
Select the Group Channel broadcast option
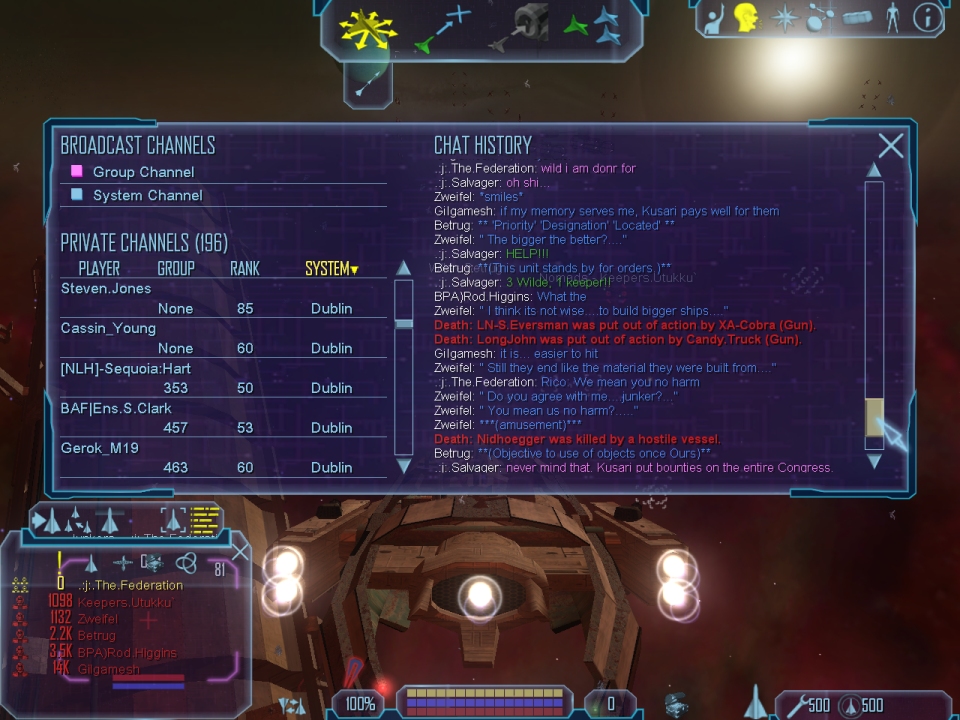[x=143, y=172]
